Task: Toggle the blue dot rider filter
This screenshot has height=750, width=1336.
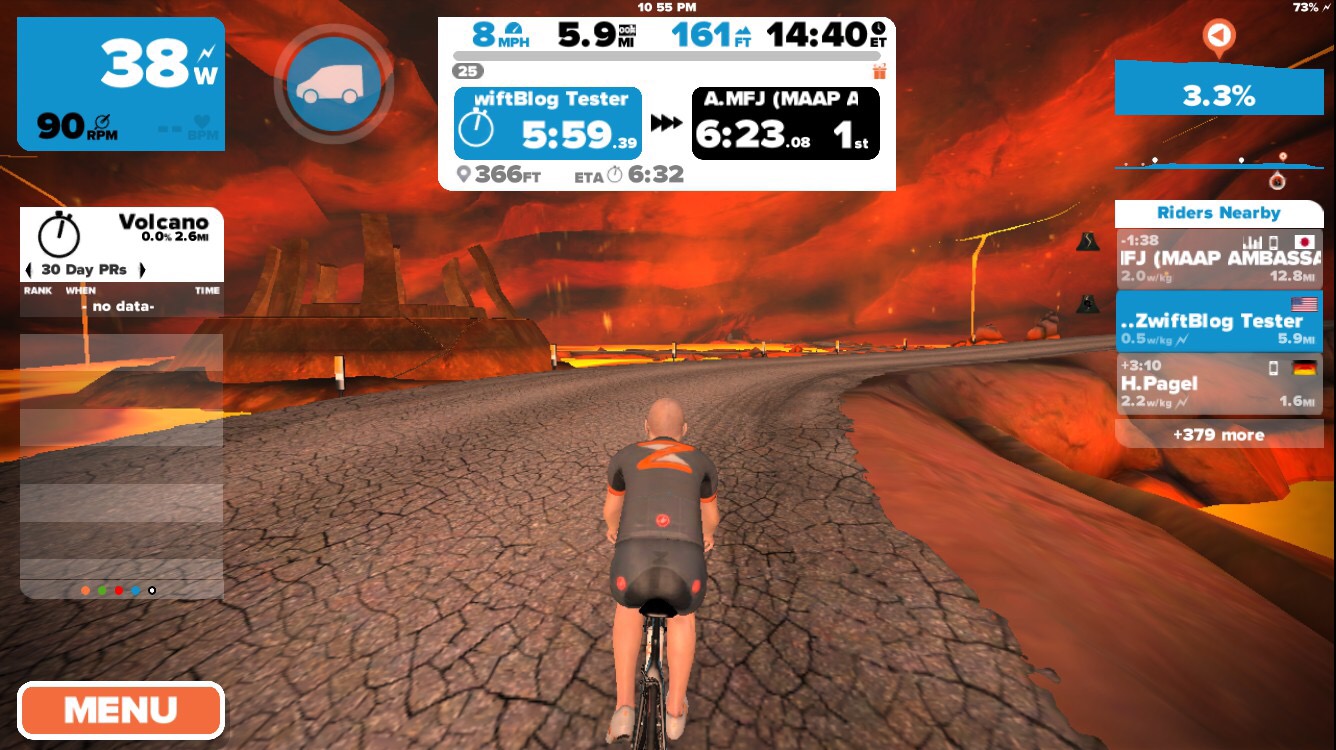Action: click(x=135, y=589)
